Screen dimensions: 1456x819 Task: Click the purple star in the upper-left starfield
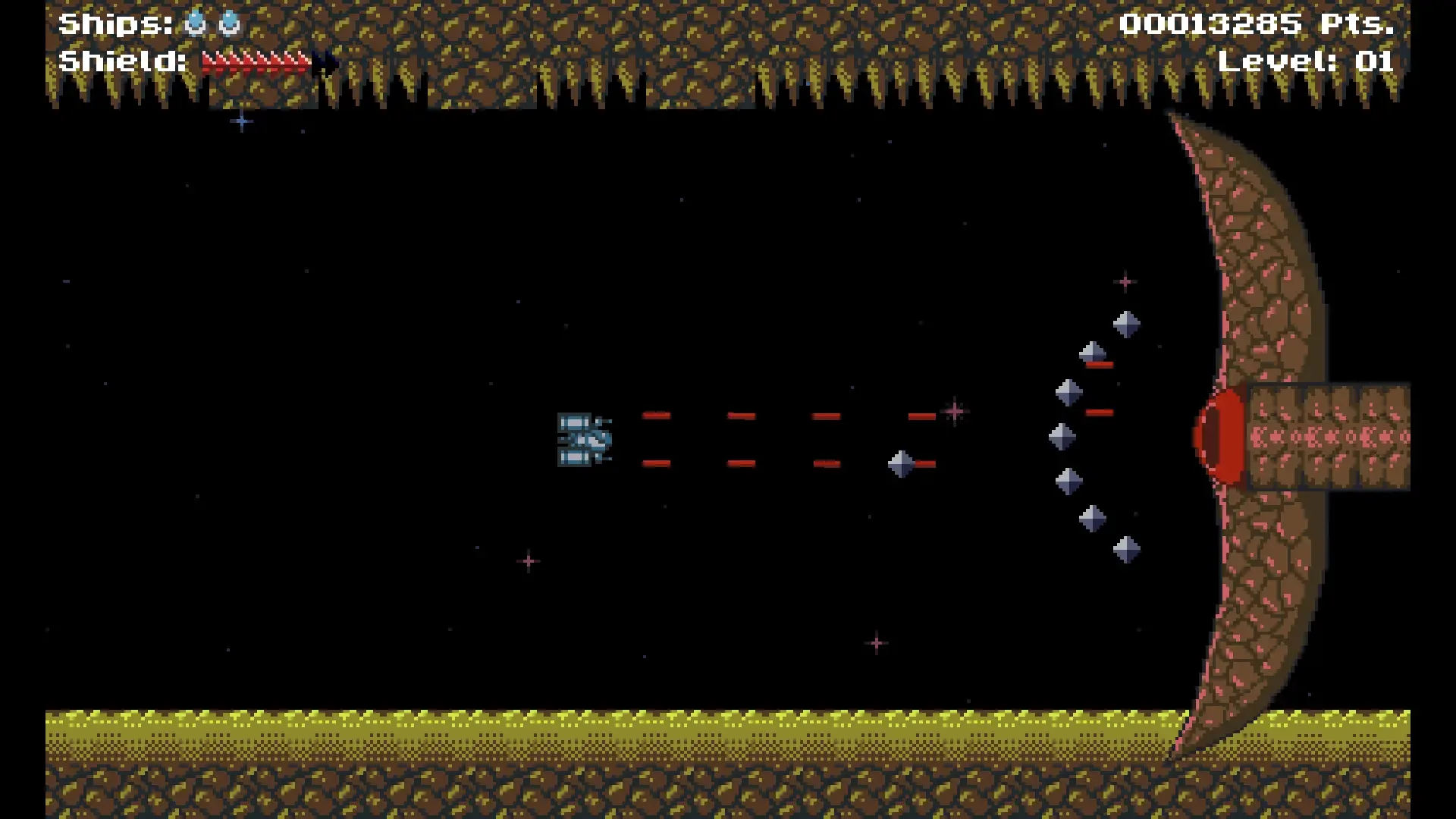(x=241, y=121)
